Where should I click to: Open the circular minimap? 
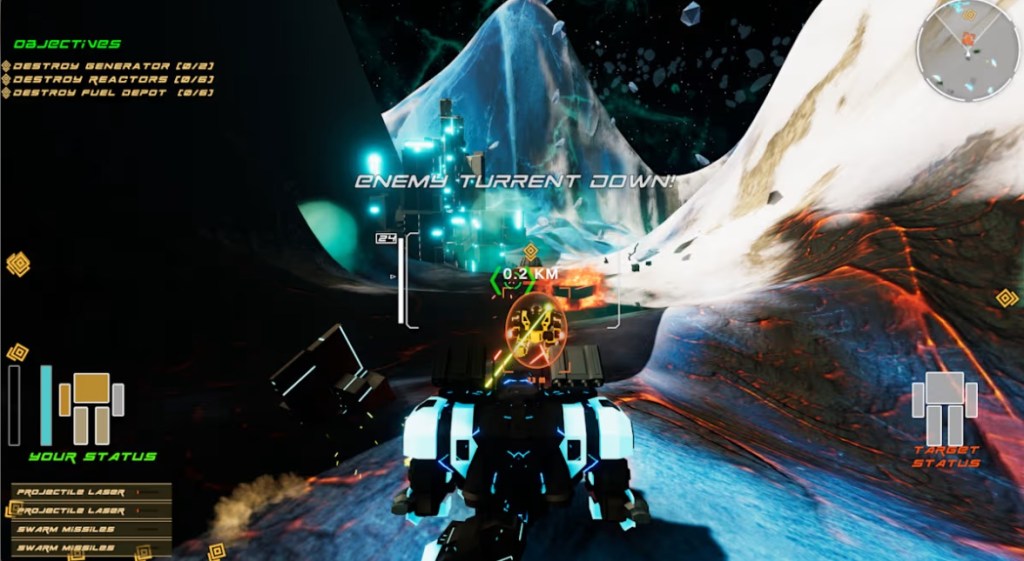(x=967, y=49)
